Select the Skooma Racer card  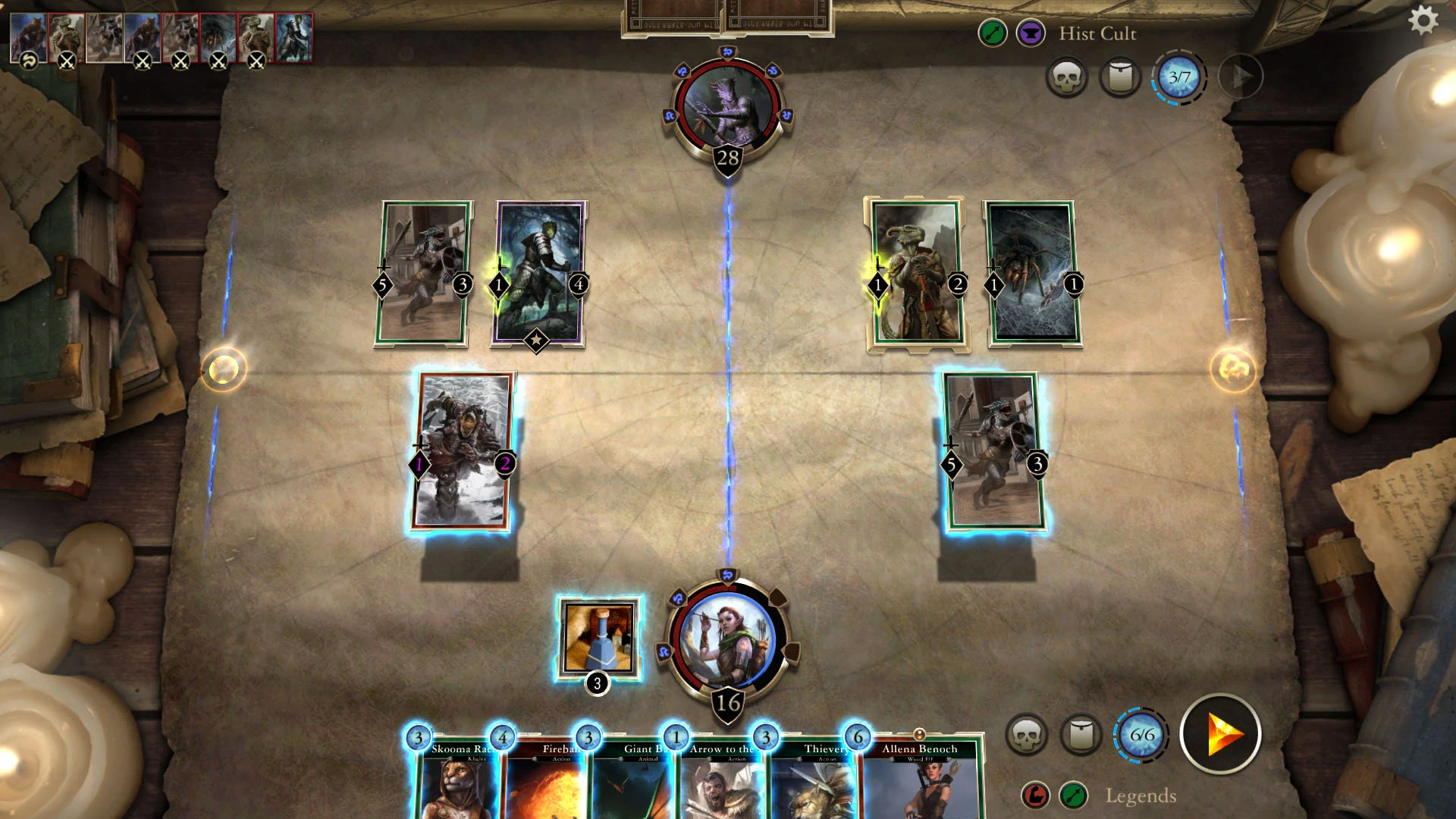457,781
